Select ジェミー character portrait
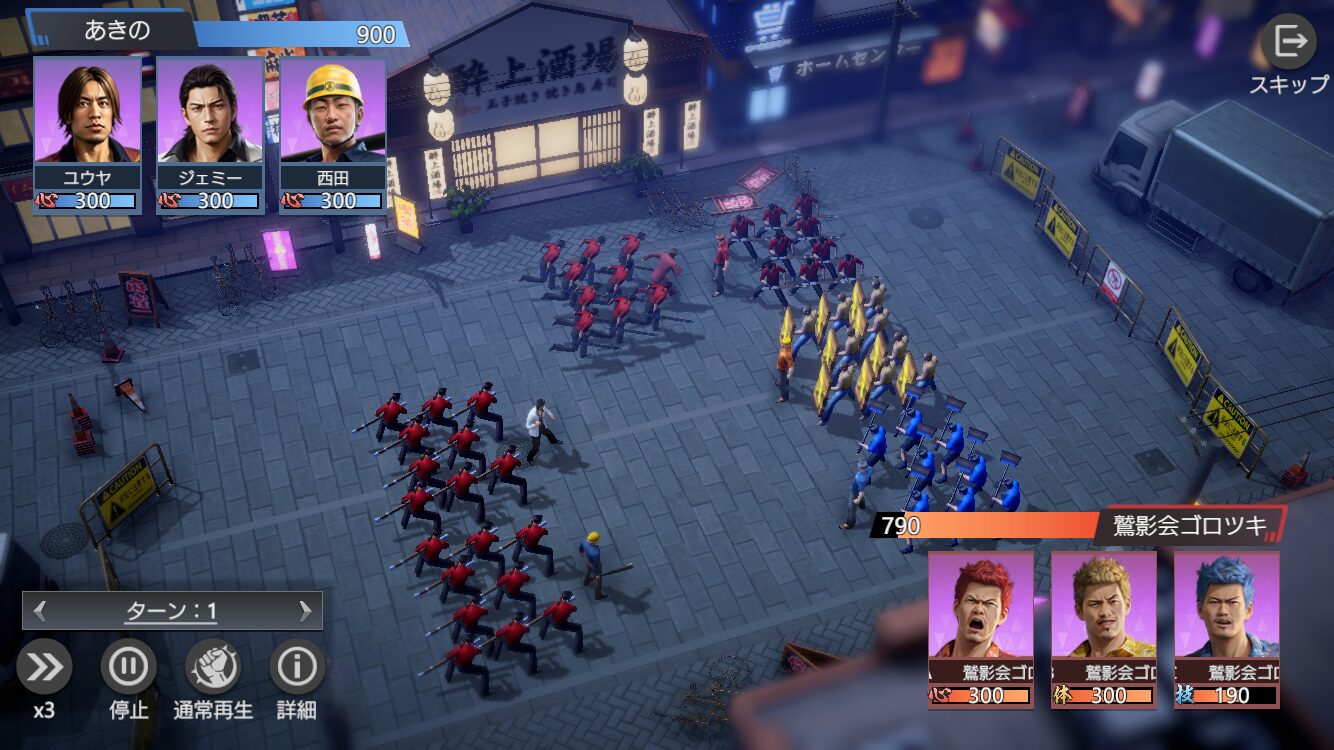The image size is (1334, 750). click(210, 112)
